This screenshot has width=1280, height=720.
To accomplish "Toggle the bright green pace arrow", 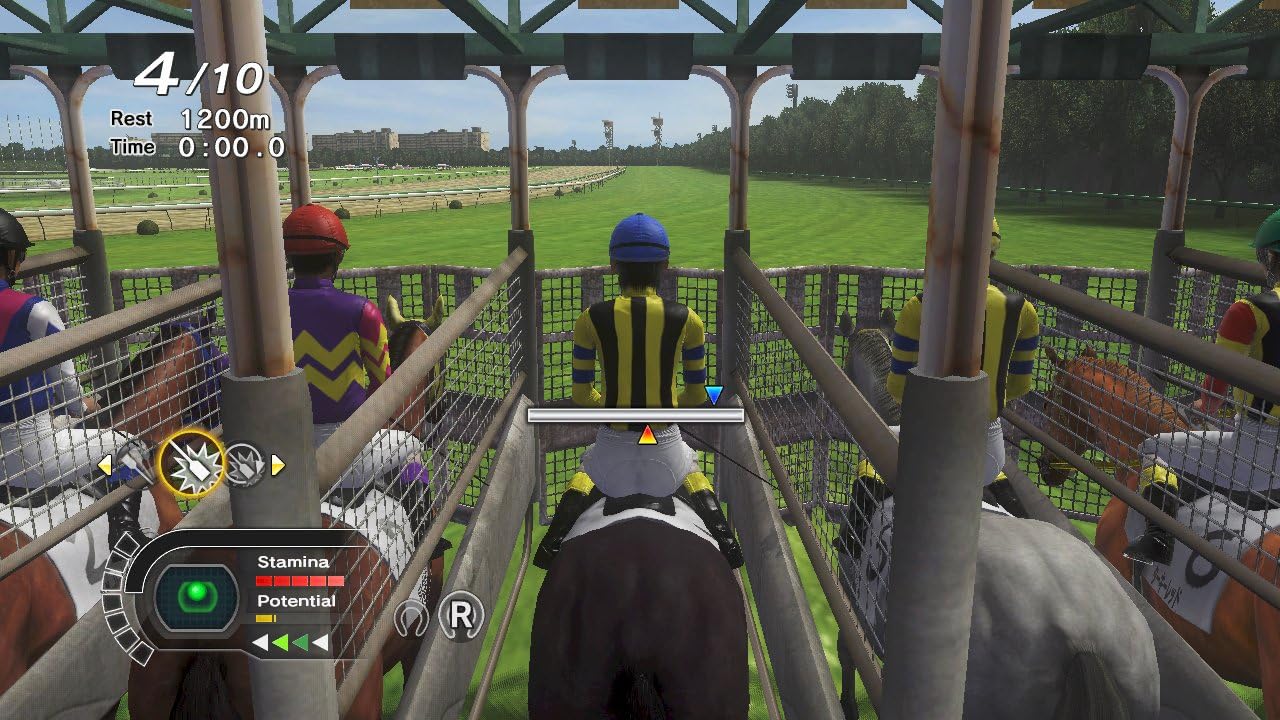I will [282, 641].
